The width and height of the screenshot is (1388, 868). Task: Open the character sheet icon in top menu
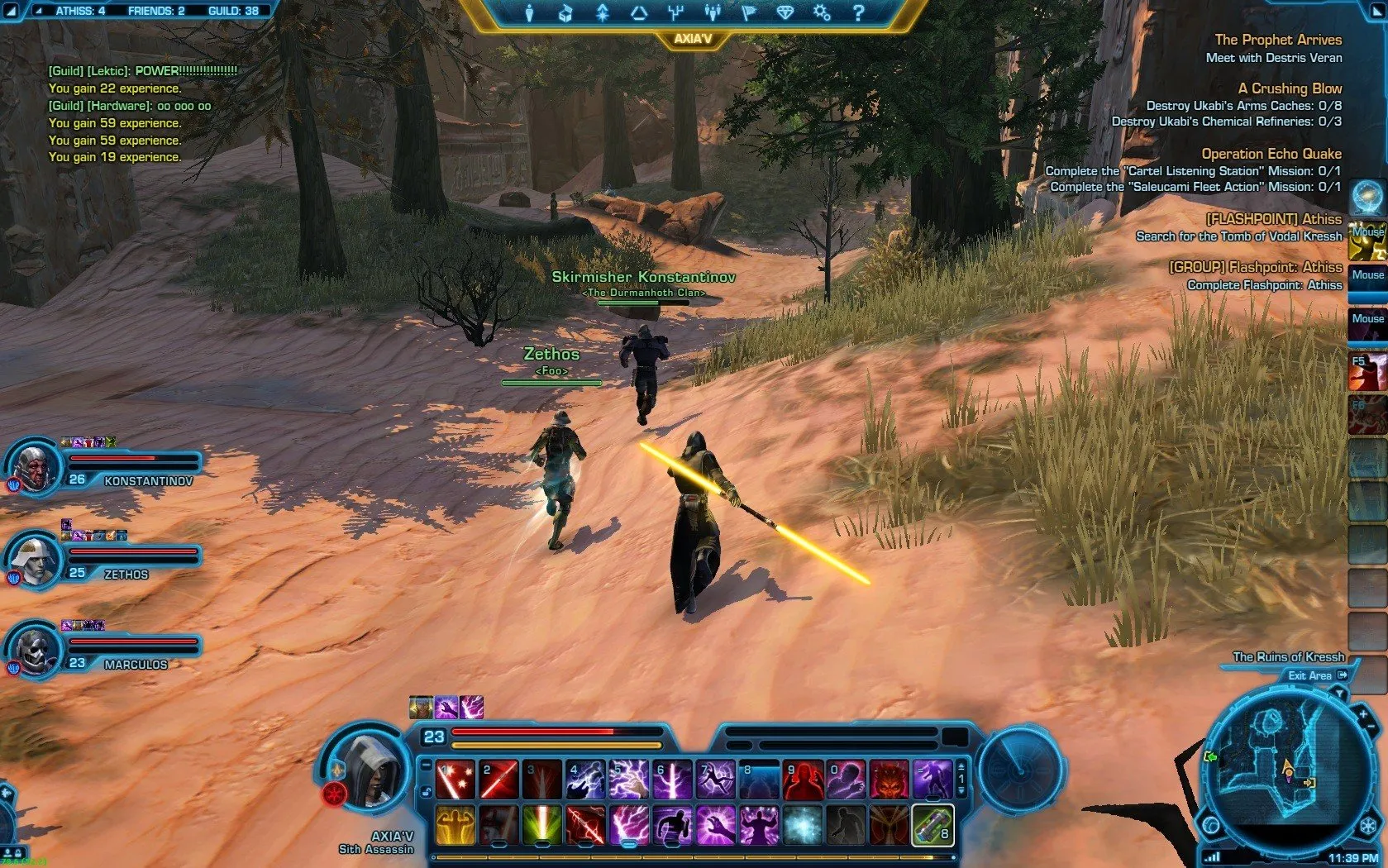tap(529, 12)
